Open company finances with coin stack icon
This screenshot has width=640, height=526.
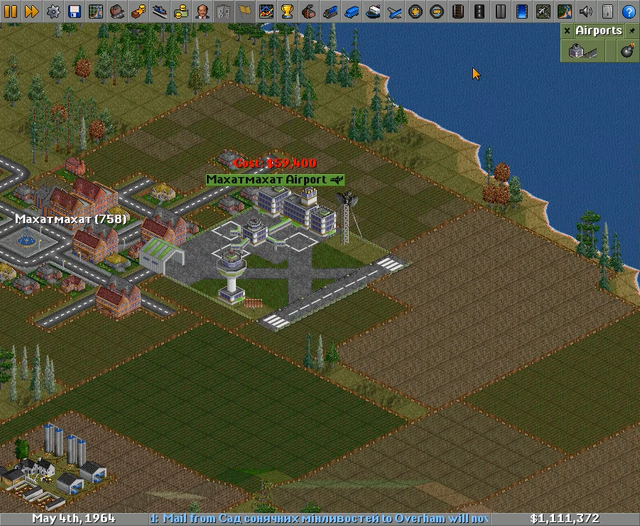click(181, 11)
